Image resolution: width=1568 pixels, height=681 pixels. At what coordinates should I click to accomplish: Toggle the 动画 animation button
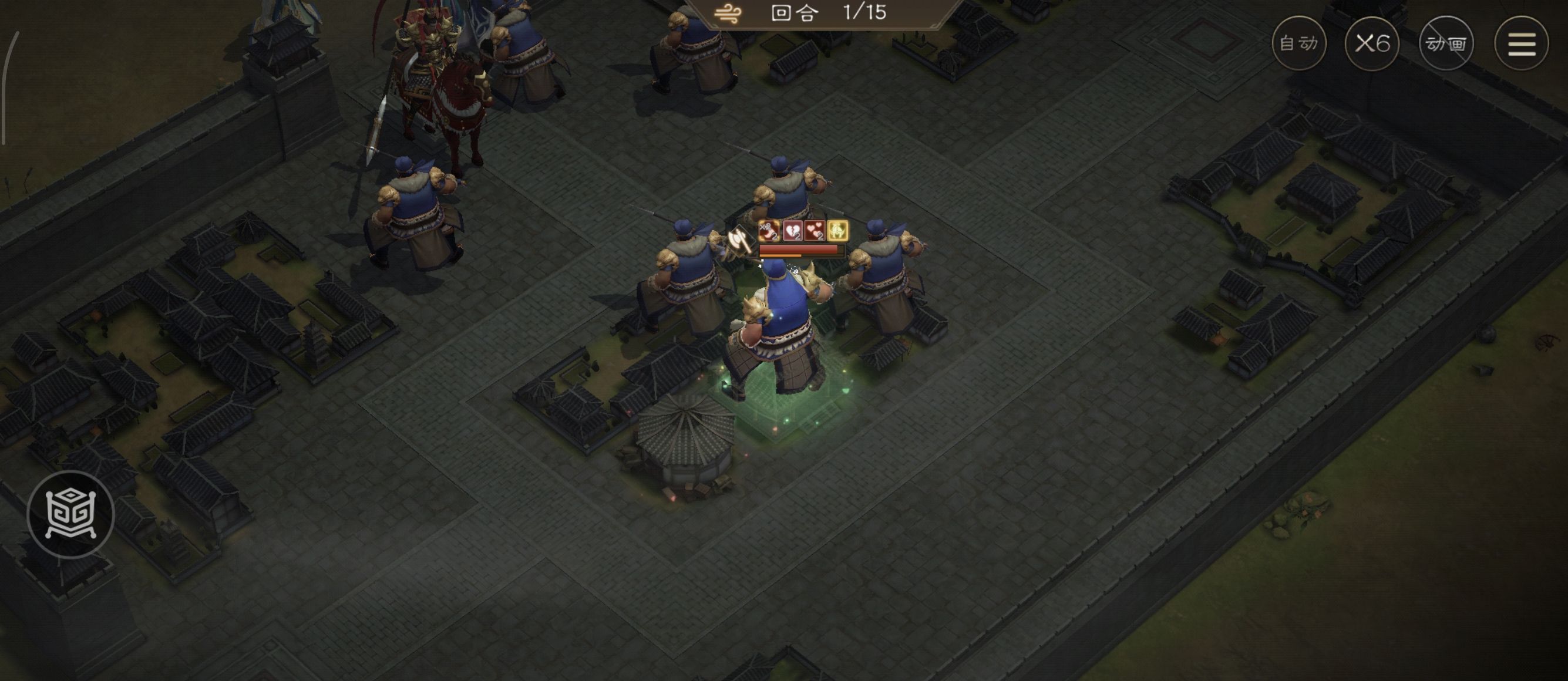(1446, 43)
